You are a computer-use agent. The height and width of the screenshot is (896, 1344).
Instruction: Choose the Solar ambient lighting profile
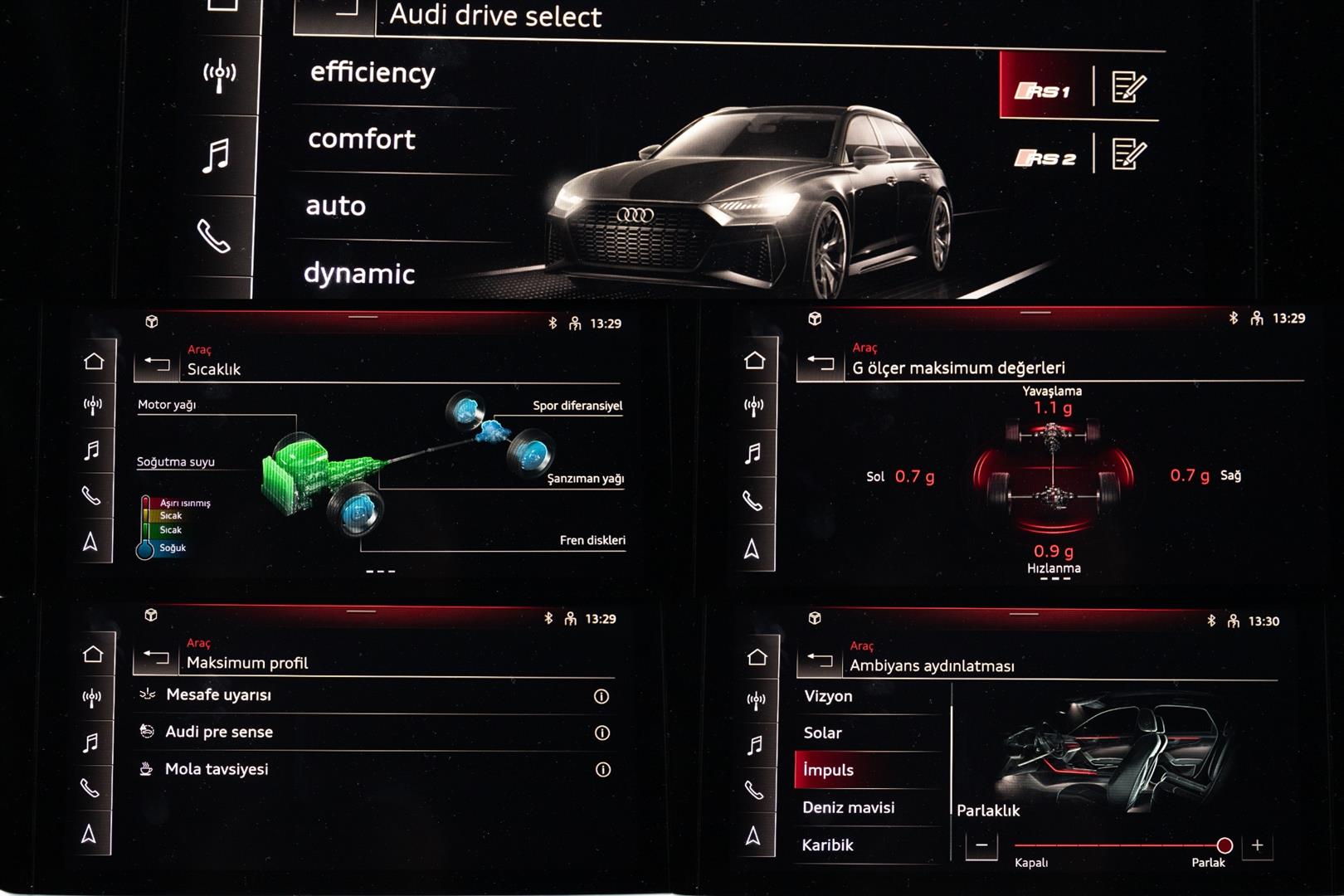[x=823, y=733]
